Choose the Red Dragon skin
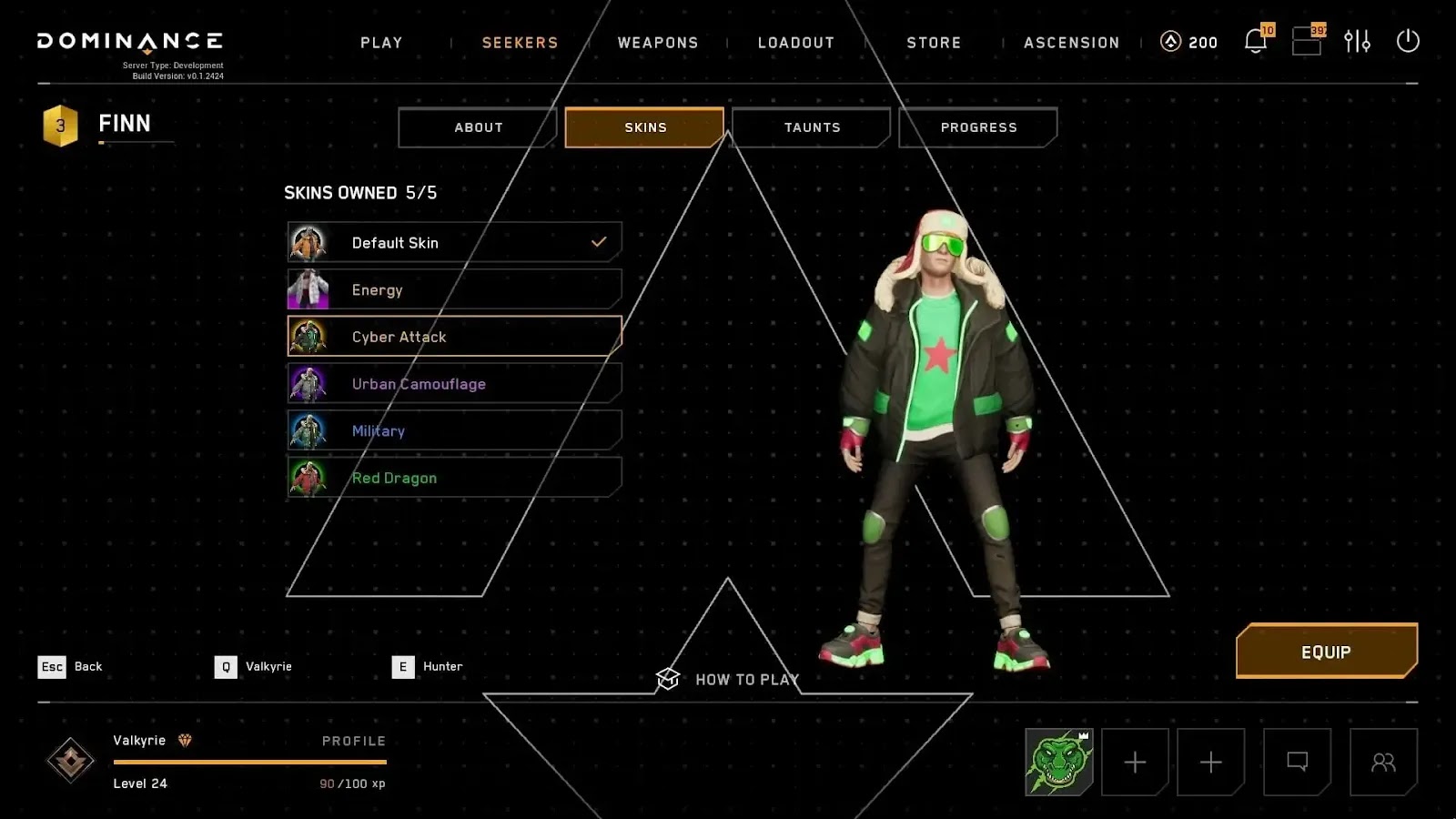This screenshot has width=1456, height=819. tap(454, 478)
